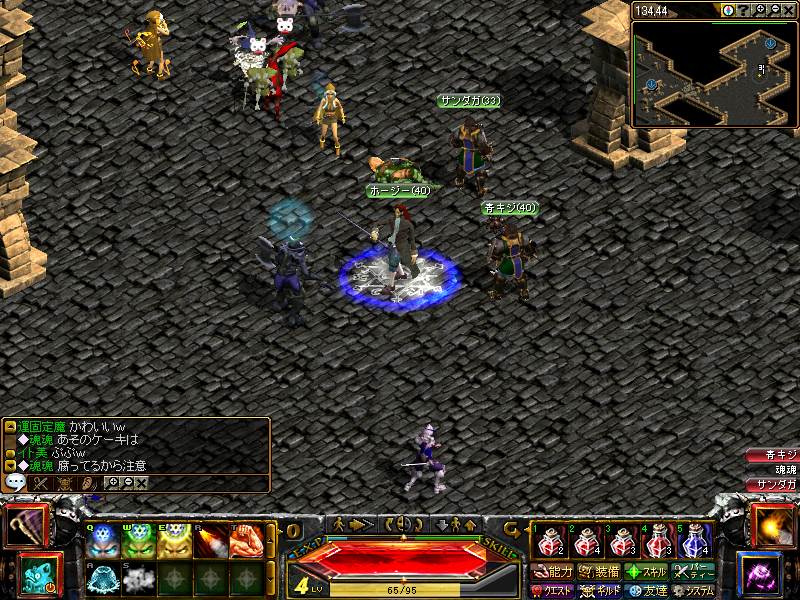Open the 装備 (equipment) menu
Viewport: 800px width, 600px height.
pyautogui.click(x=600, y=572)
